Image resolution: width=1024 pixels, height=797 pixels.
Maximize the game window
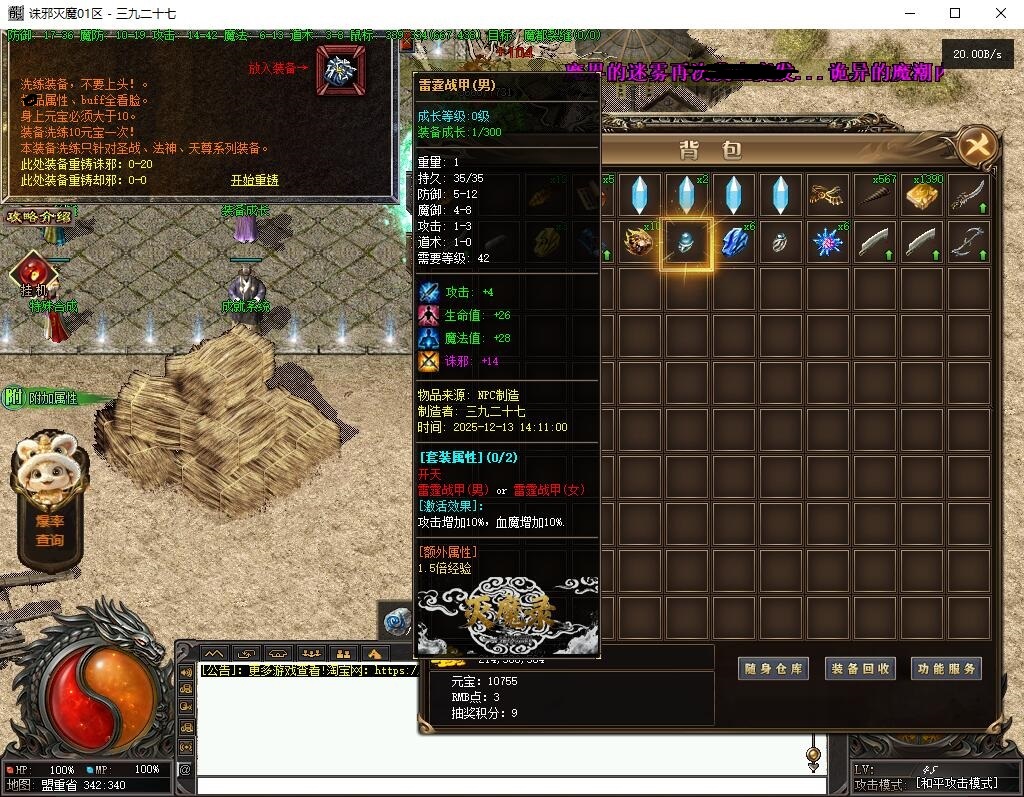pos(955,13)
